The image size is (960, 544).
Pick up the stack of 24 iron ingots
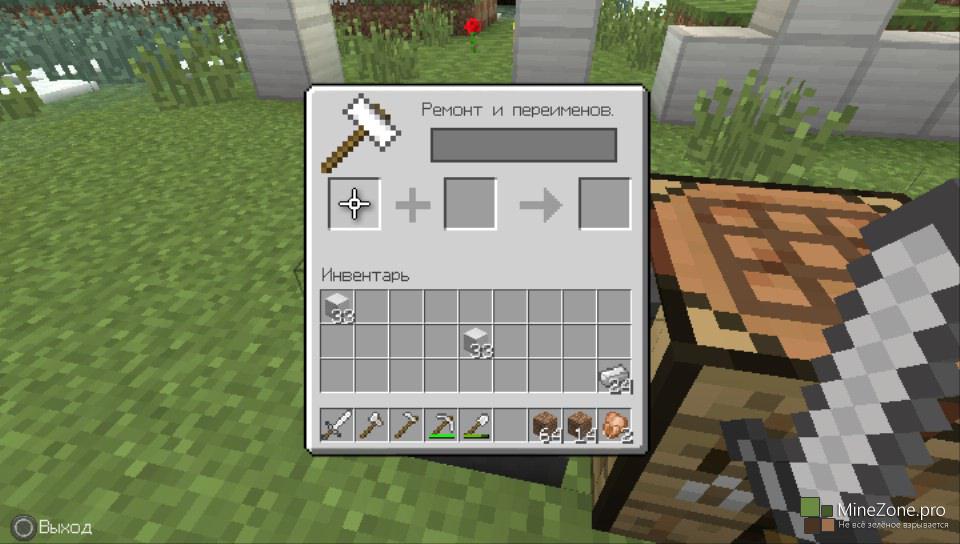click(614, 377)
